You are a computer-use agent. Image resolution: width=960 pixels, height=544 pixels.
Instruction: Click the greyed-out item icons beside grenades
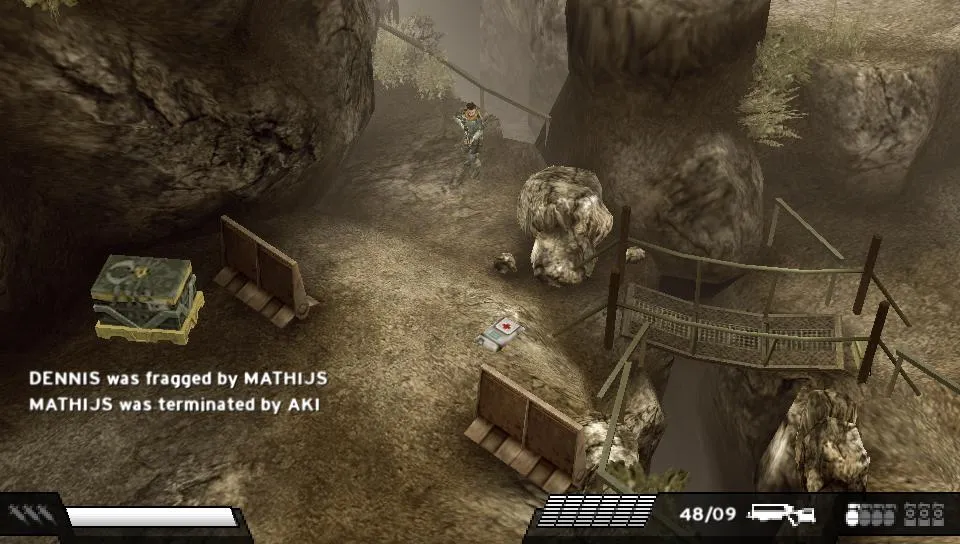click(x=924, y=515)
